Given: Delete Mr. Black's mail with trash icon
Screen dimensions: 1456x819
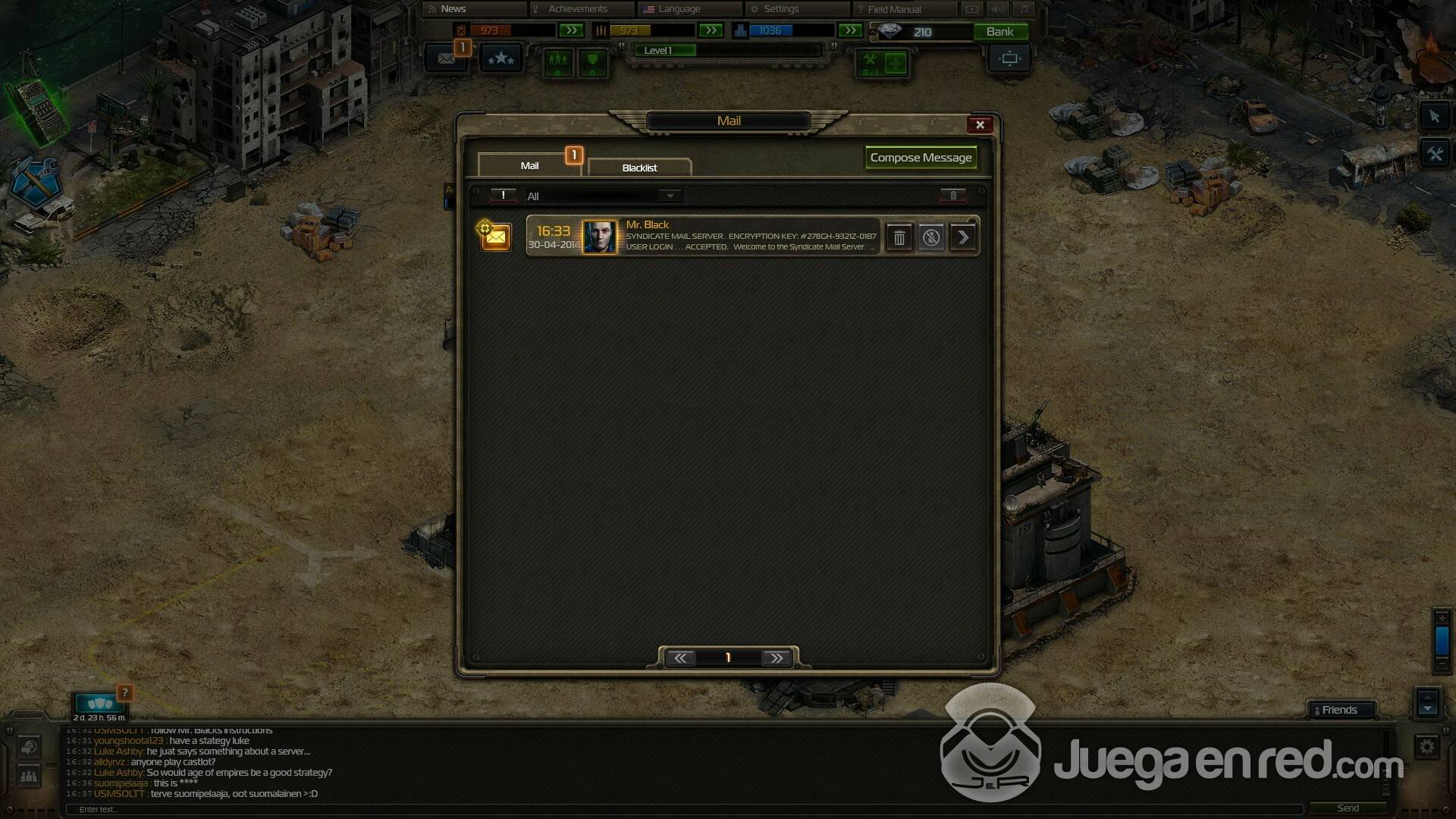Looking at the screenshot, I should coord(899,238).
